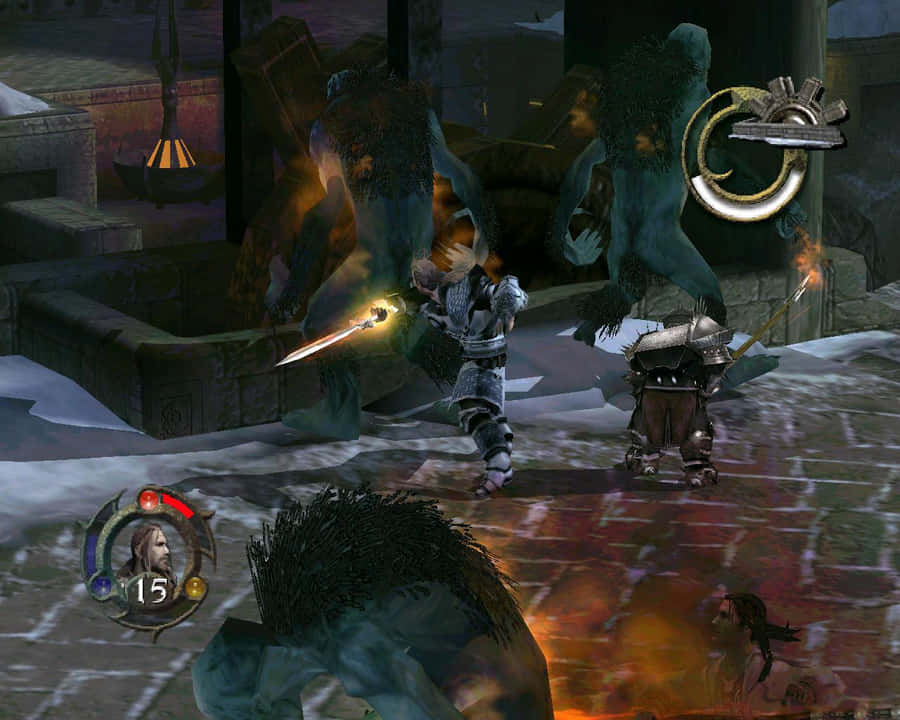900x720 pixels.
Task: Select the blue orb on the portrait ring
Action: point(101,588)
